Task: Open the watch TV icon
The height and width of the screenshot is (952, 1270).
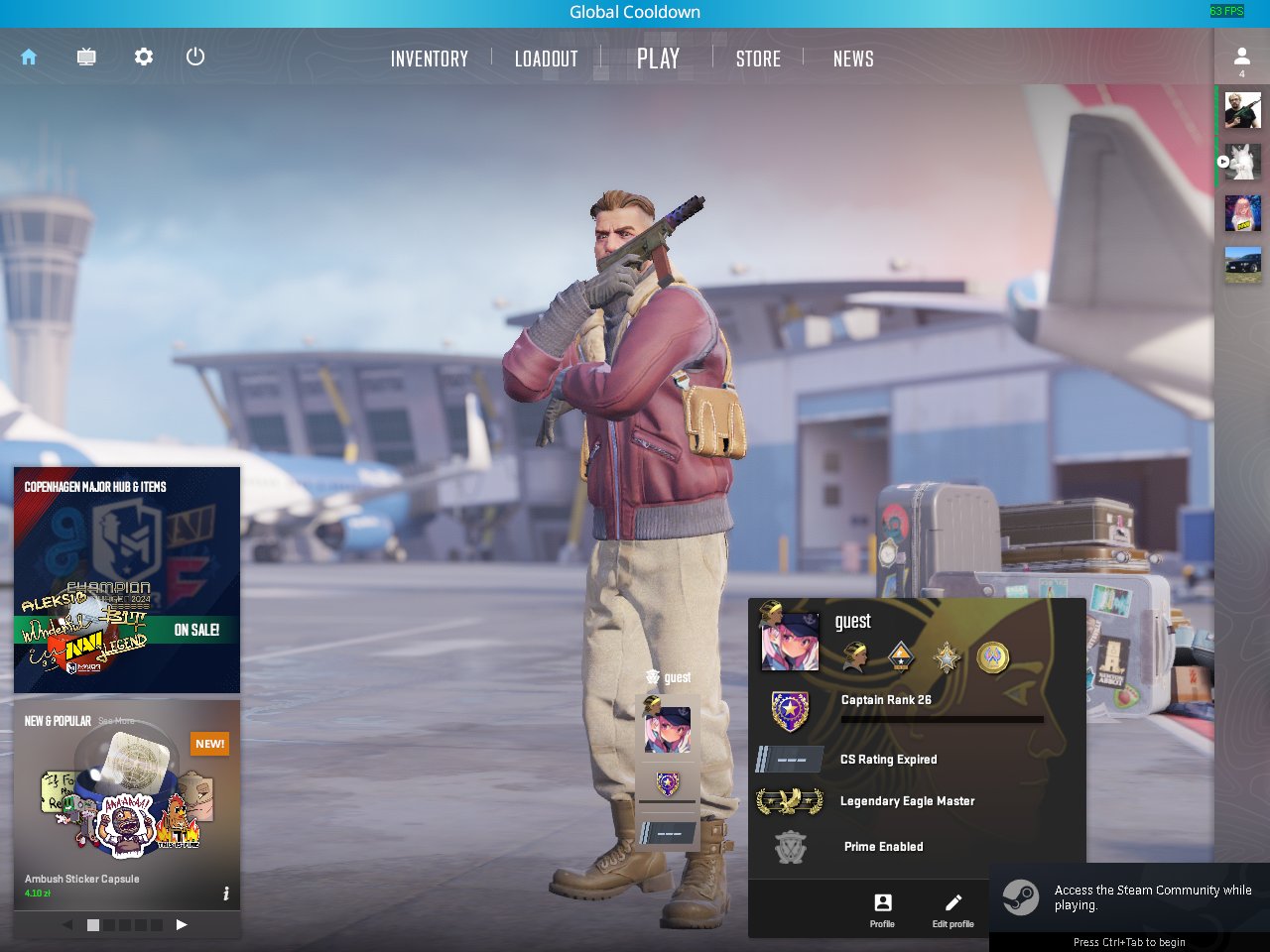Action: [86, 58]
